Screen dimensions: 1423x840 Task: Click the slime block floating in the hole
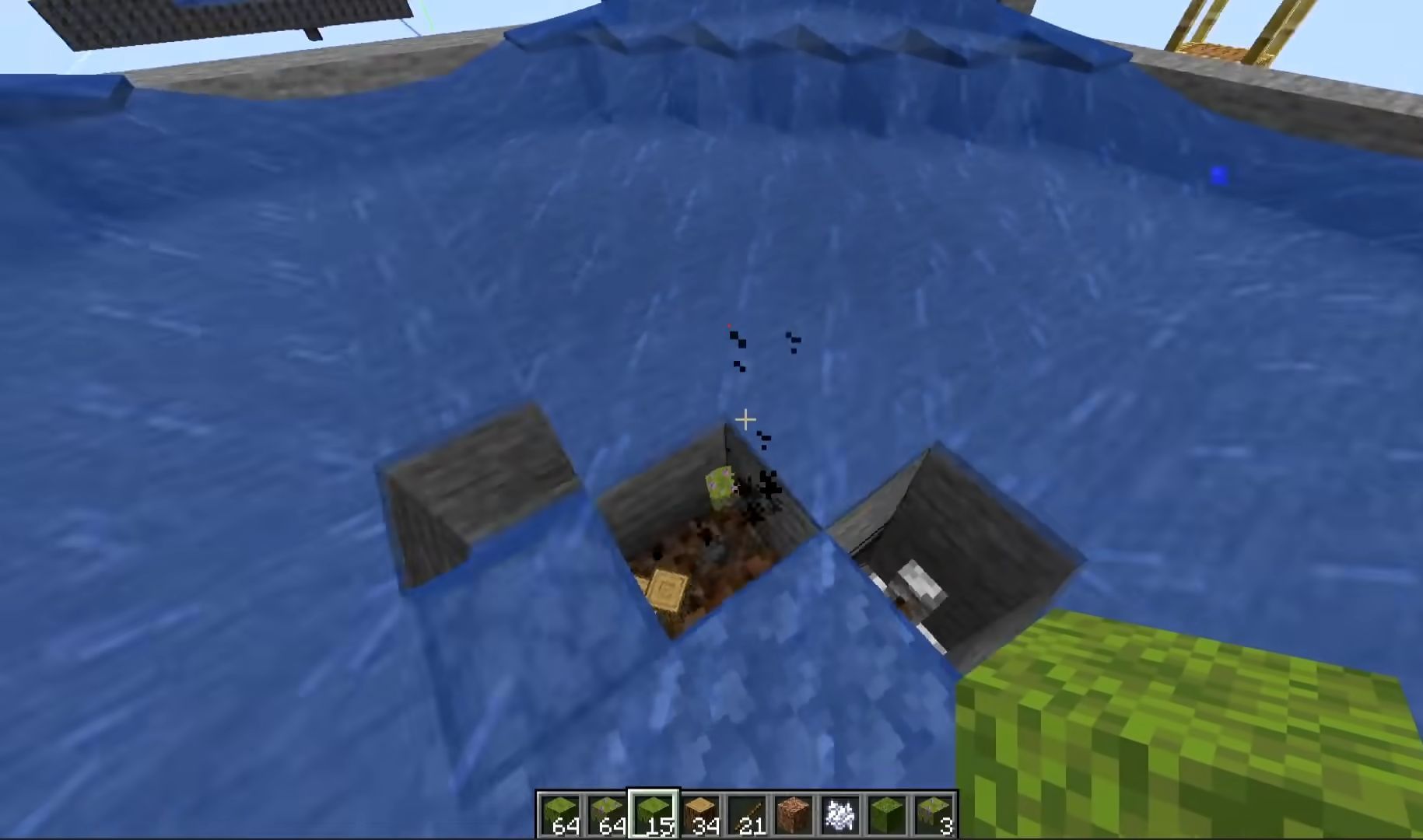(x=720, y=482)
